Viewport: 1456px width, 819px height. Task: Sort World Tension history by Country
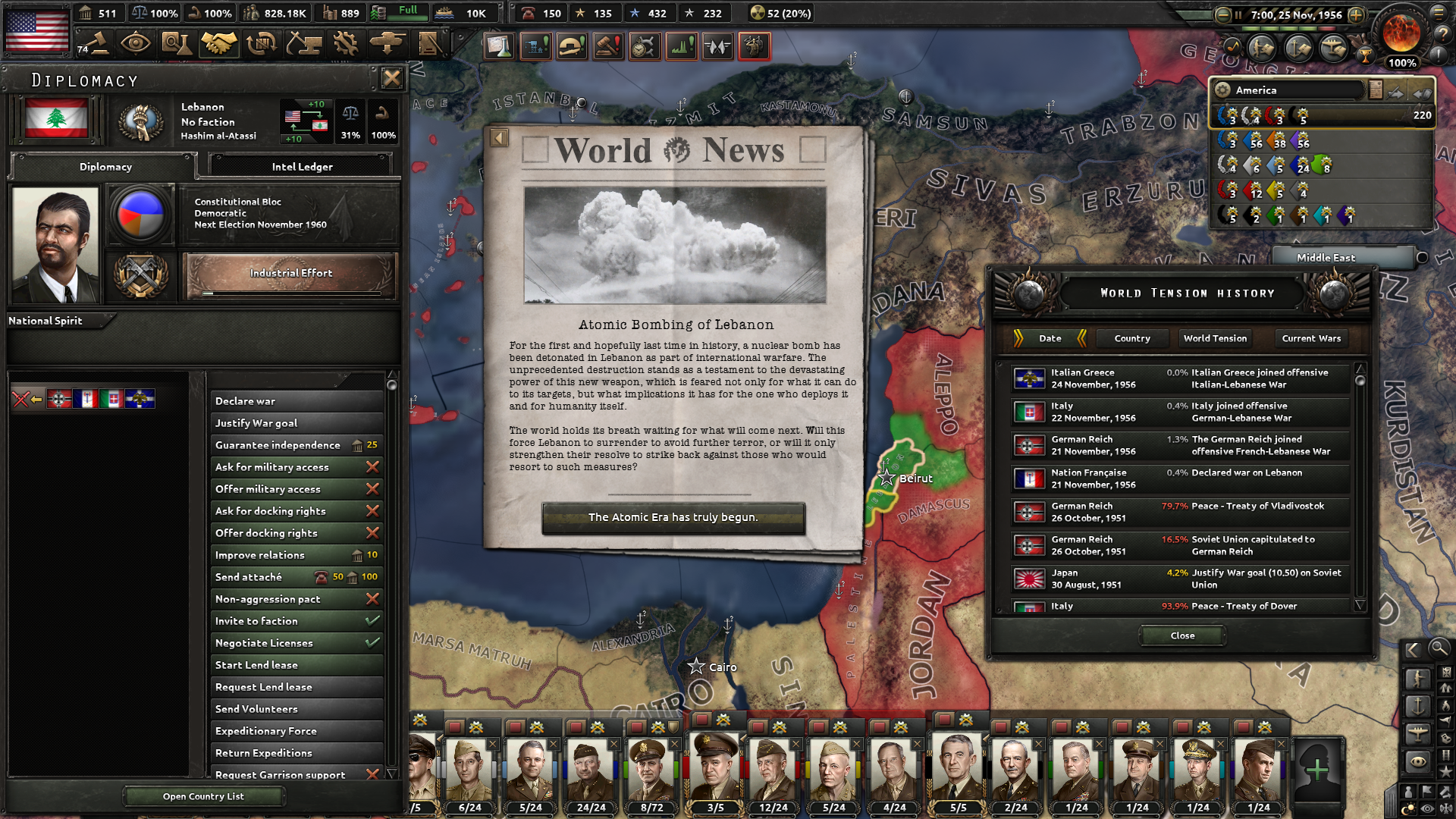pos(1131,338)
